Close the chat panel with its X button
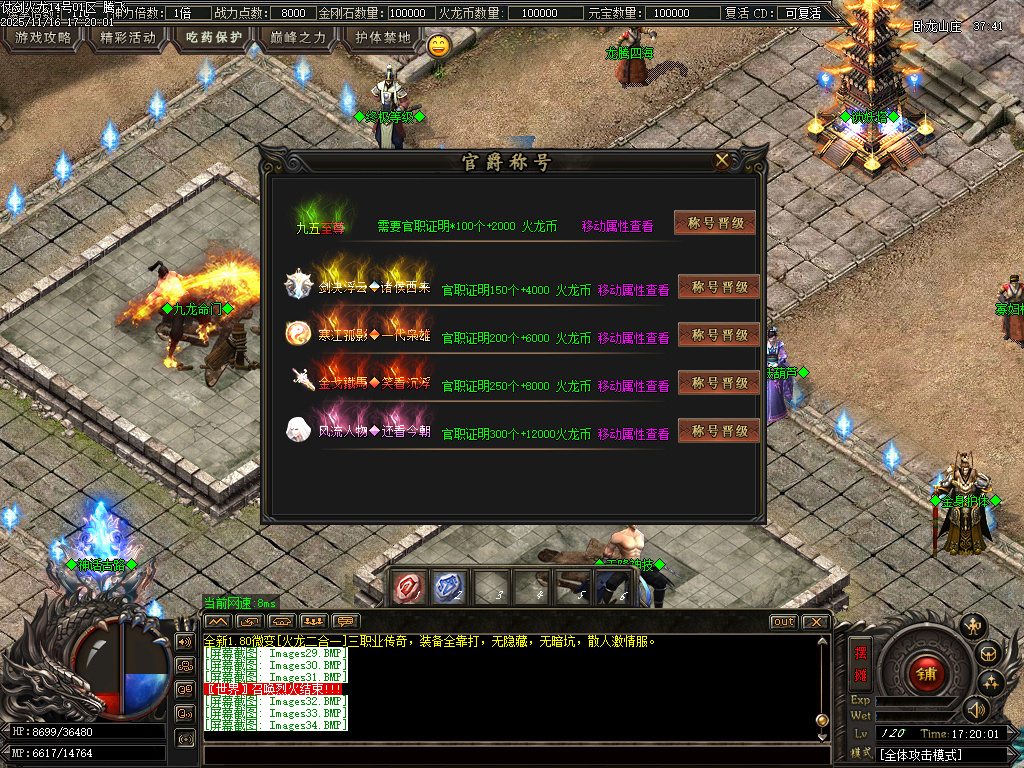This screenshot has width=1024, height=768. 816,622
